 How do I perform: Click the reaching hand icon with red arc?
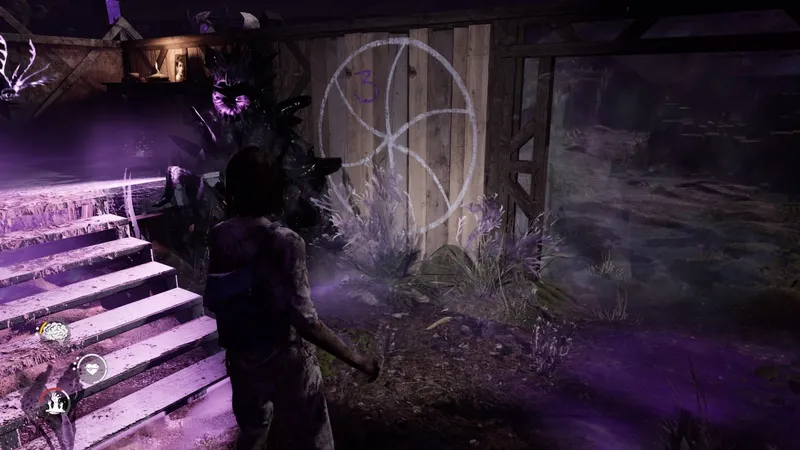56,402
